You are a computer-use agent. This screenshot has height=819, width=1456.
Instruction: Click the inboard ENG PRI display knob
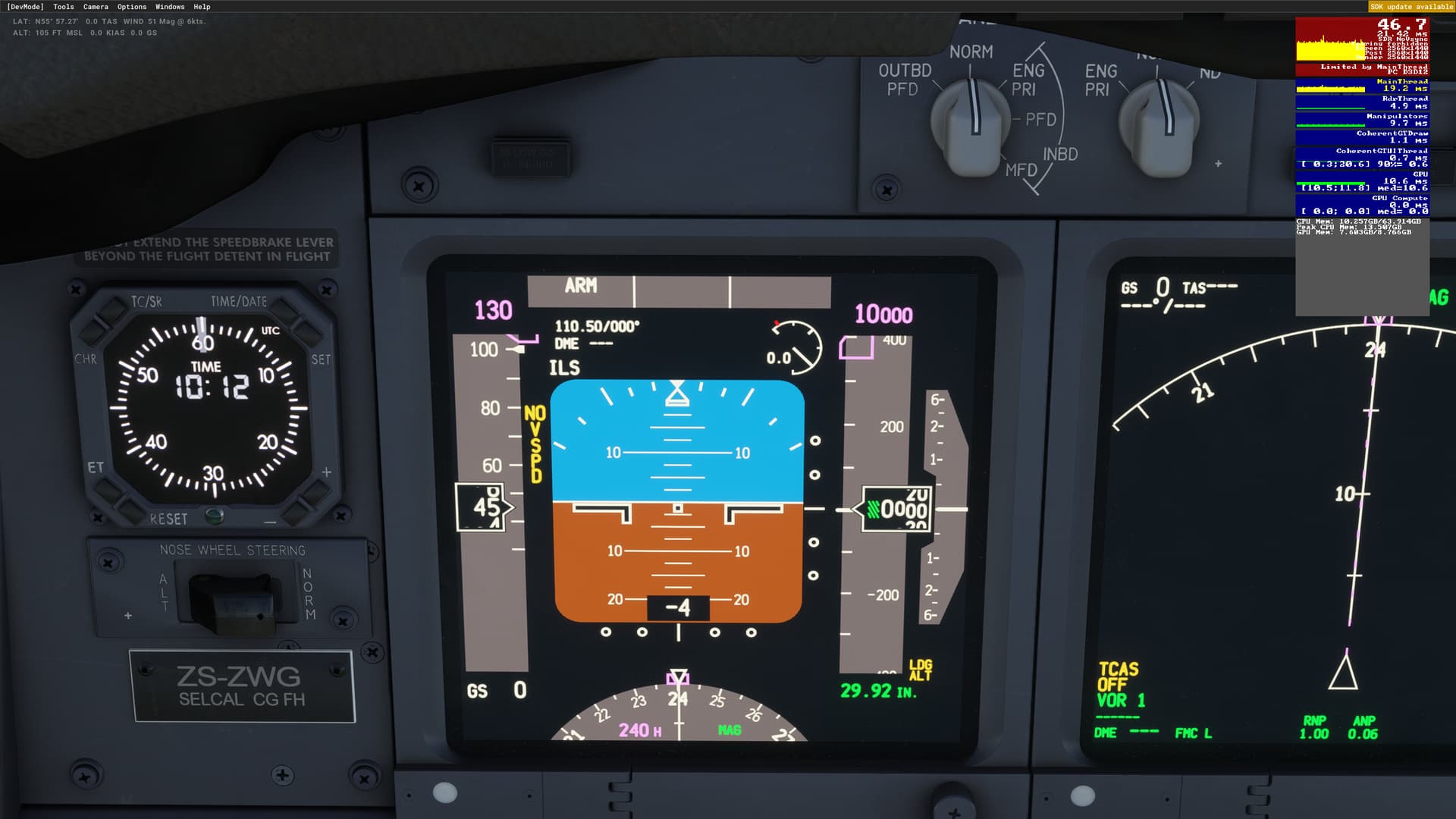[x=1156, y=121]
